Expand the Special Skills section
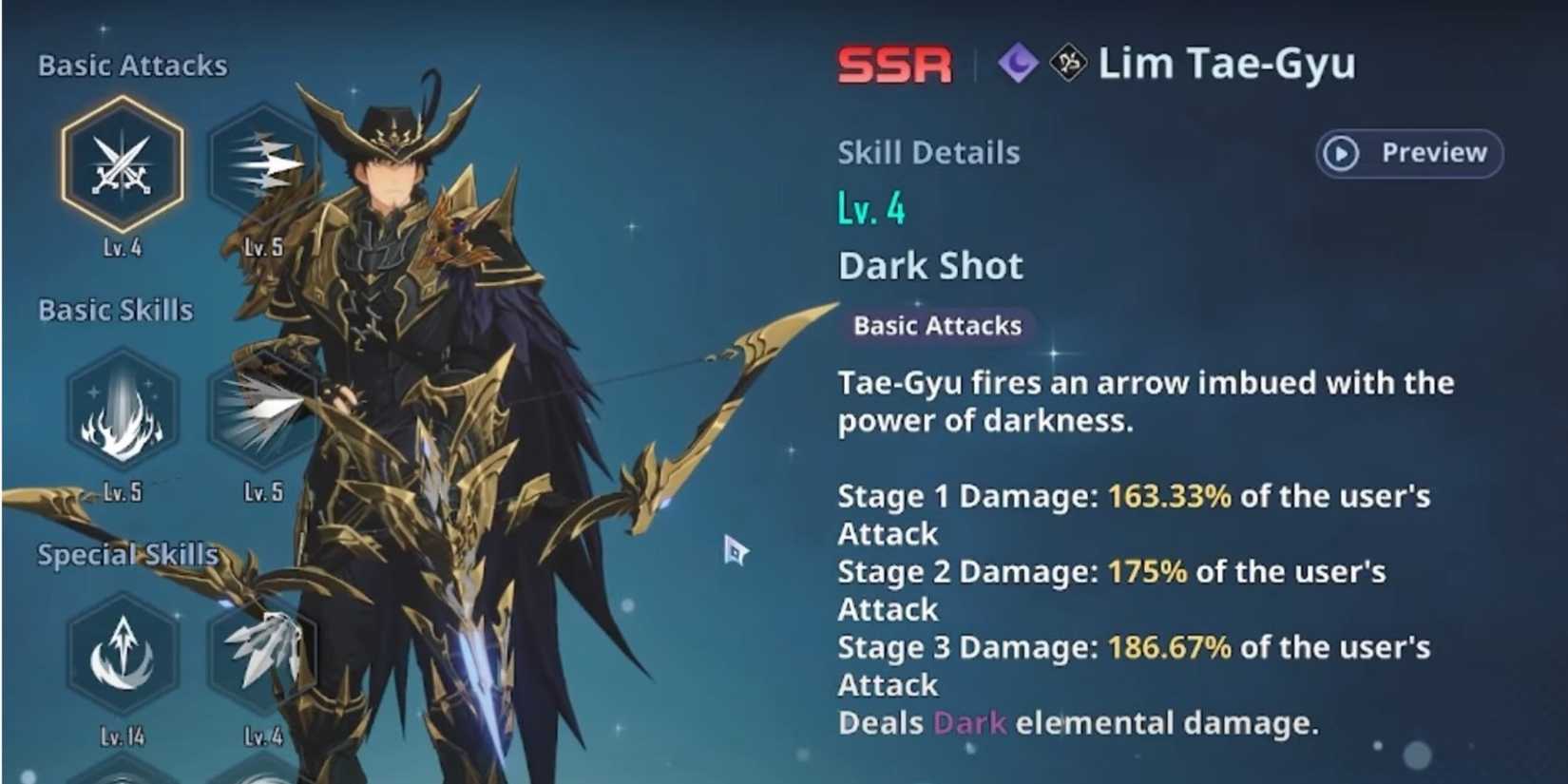The image size is (1568, 784). tap(126, 554)
